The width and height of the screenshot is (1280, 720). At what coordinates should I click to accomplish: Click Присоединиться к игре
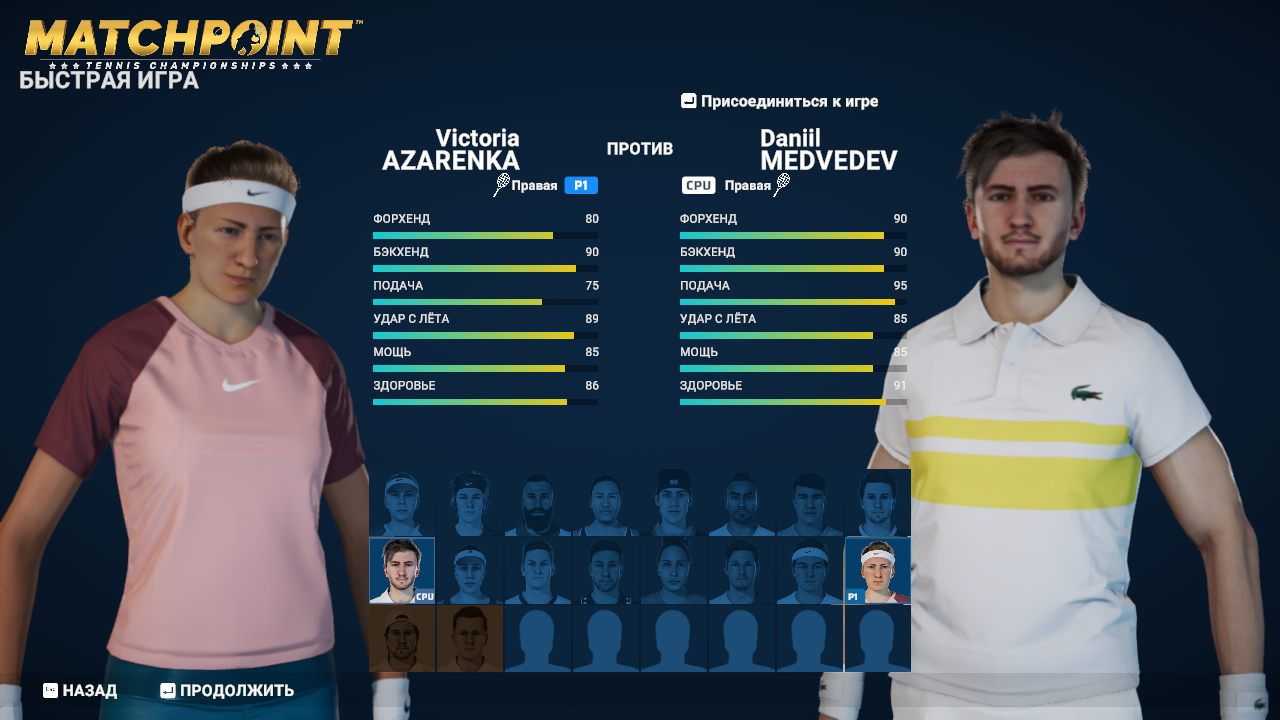click(x=789, y=101)
